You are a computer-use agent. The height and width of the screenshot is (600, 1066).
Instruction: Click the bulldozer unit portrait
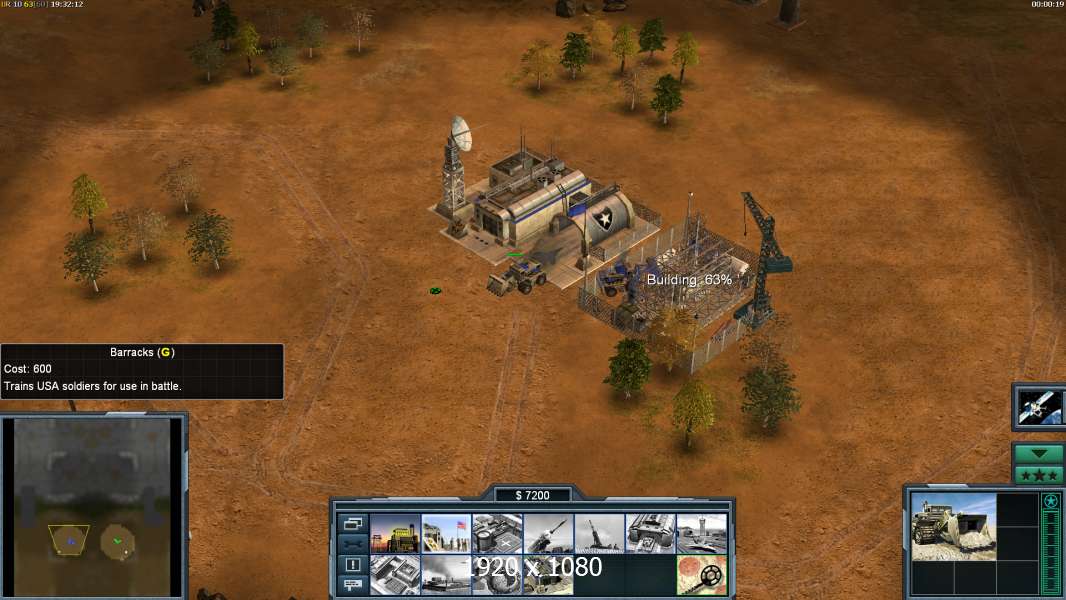coord(953,526)
